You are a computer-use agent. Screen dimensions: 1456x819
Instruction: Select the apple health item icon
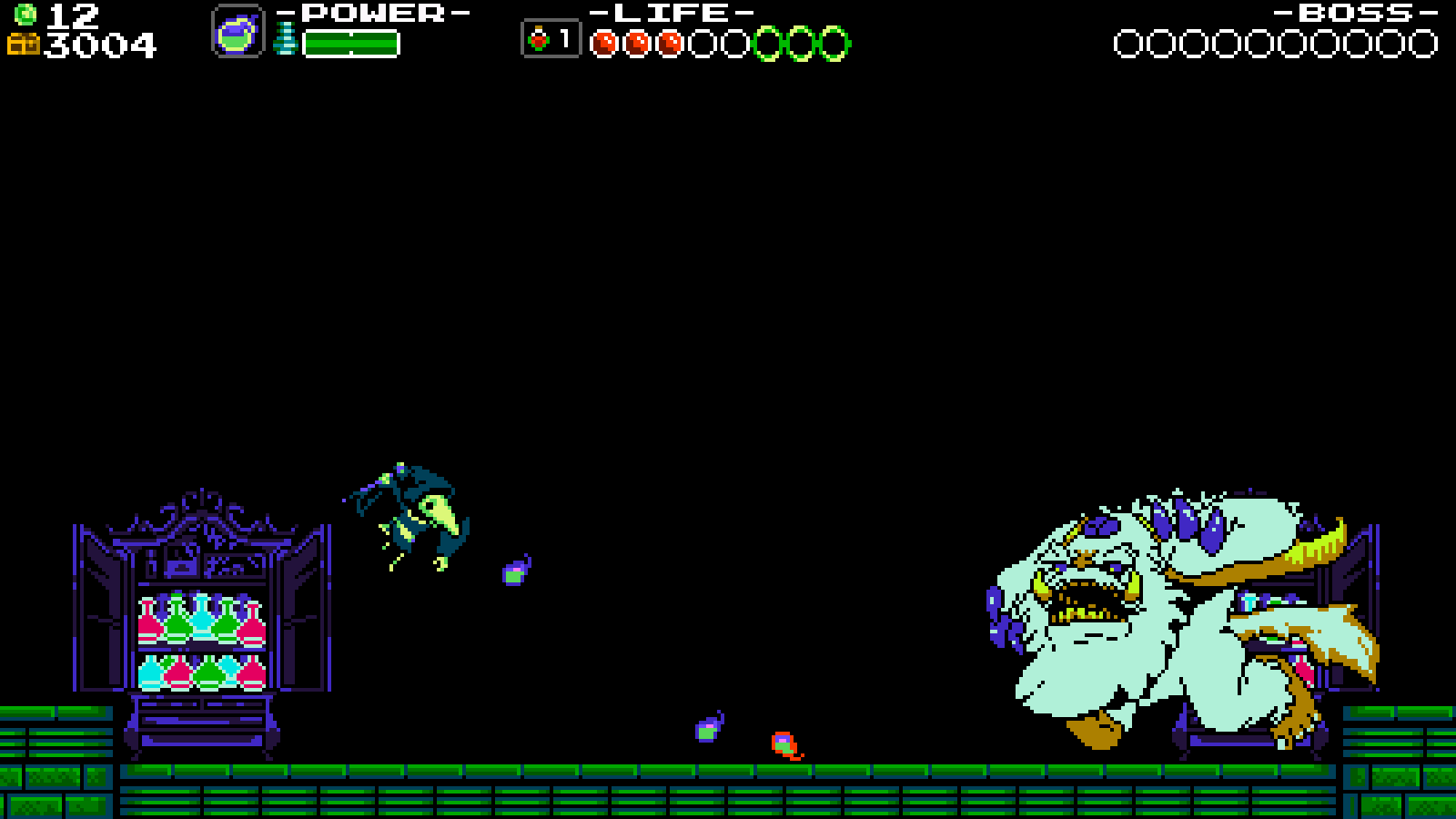click(x=538, y=40)
